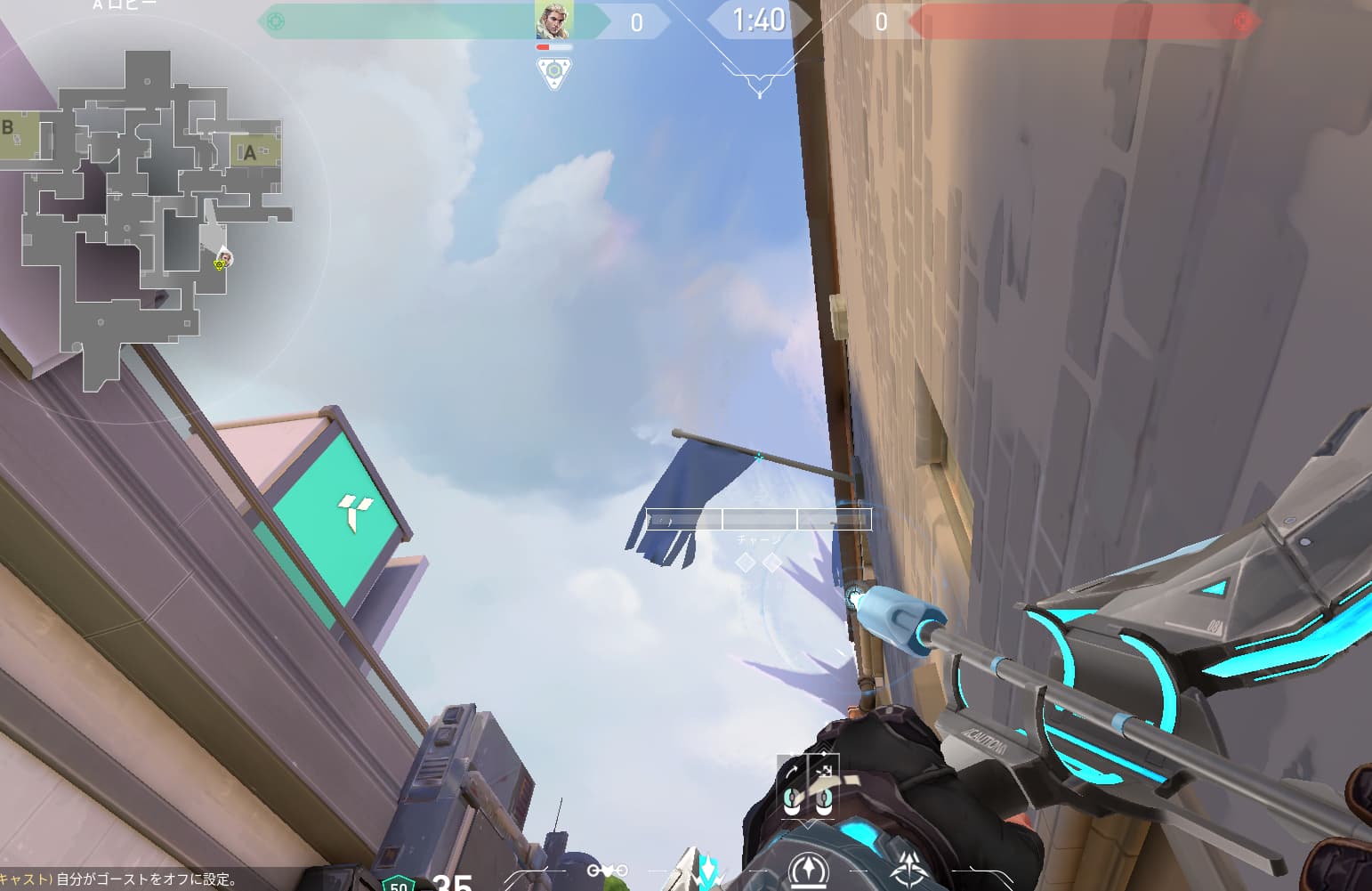Select the Sova agent portrait in top bar
1372x891 pixels.
553,20
